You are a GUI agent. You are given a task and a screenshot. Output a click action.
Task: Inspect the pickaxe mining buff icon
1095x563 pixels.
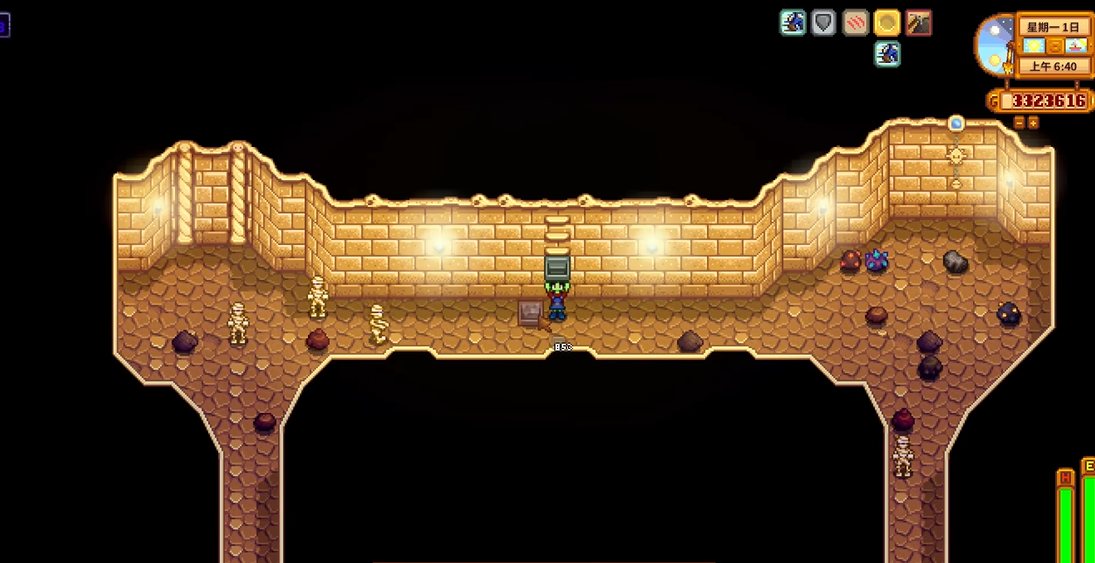918,22
